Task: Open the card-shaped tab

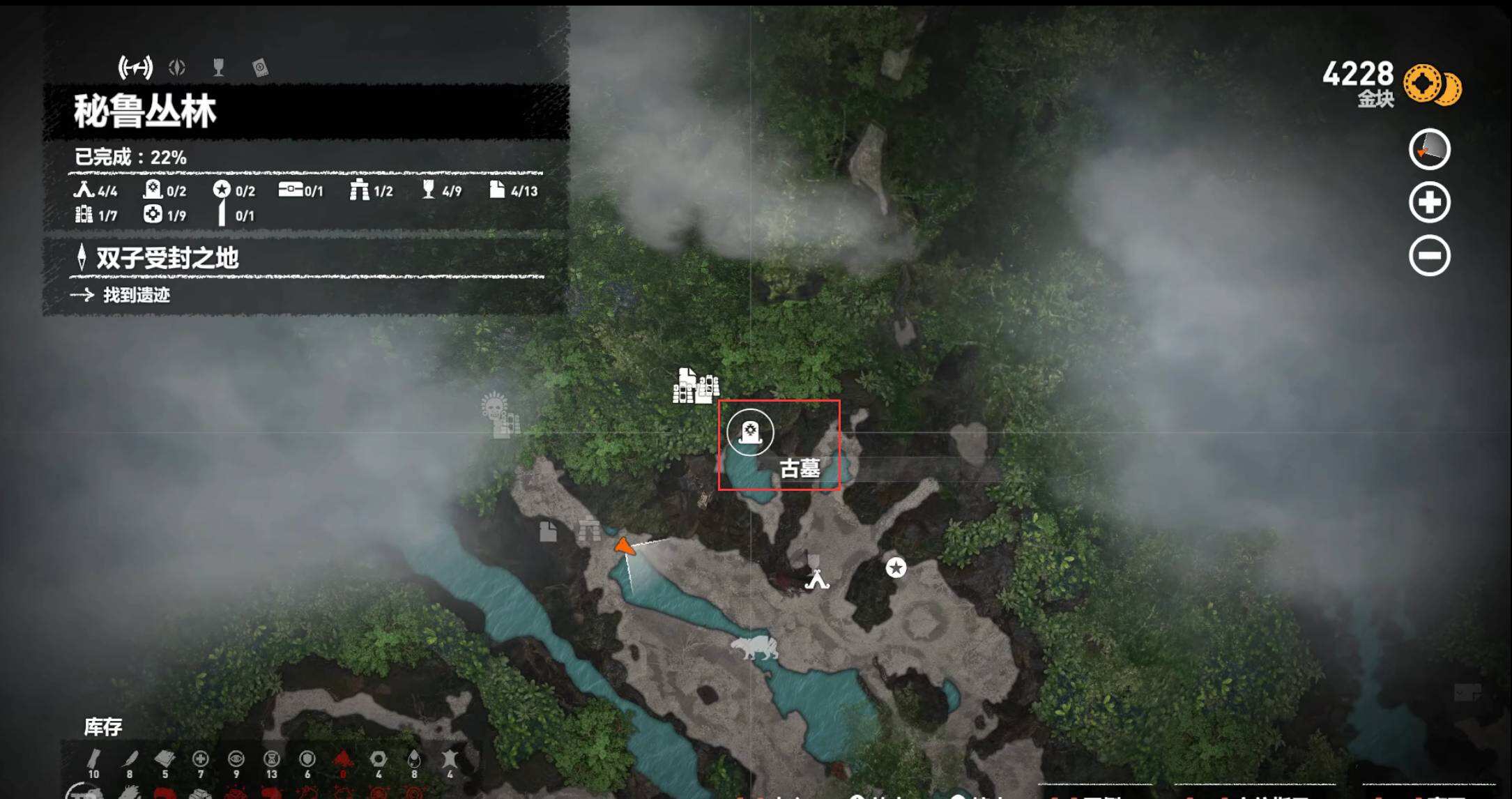Action: [x=260, y=68]
